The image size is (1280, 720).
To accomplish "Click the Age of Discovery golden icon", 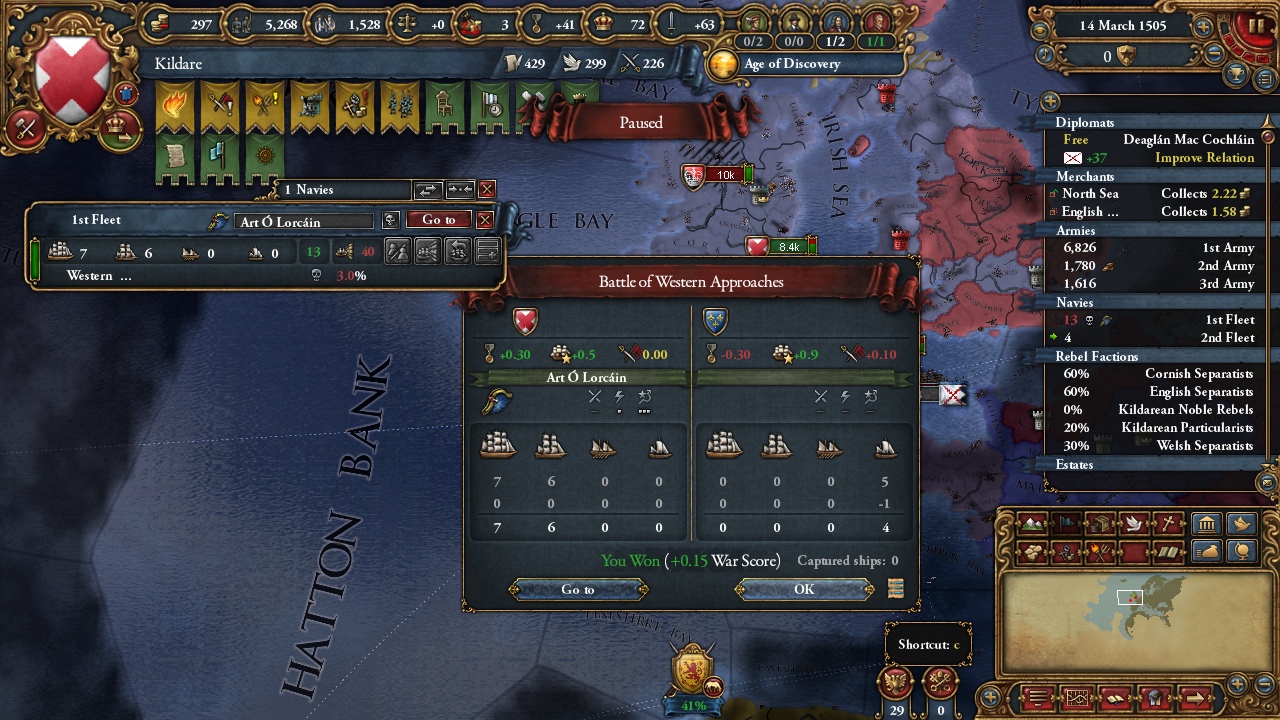I will click(x=723, y=63).
